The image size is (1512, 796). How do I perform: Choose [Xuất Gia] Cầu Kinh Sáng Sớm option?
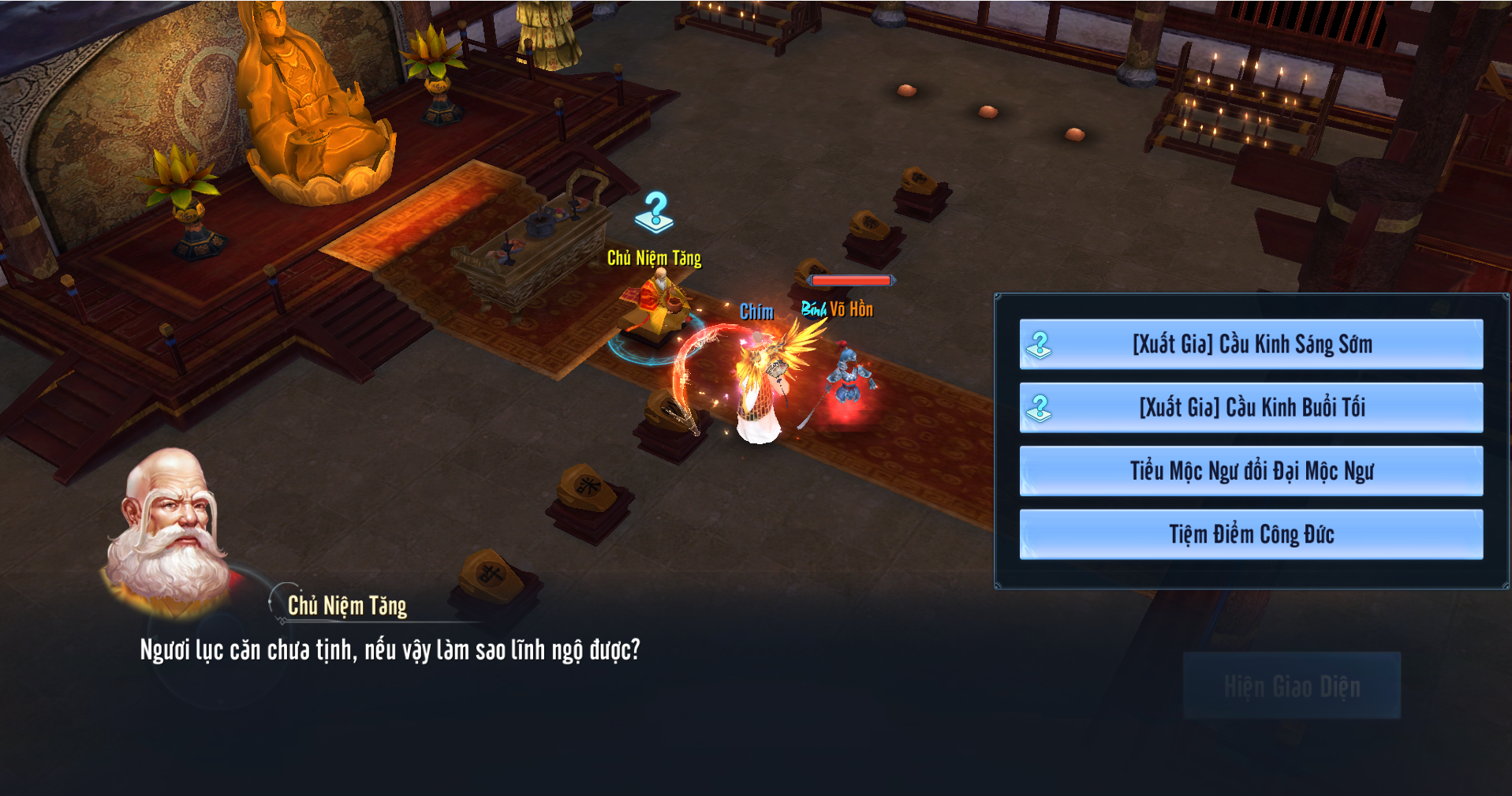(x=1251, y=344)
